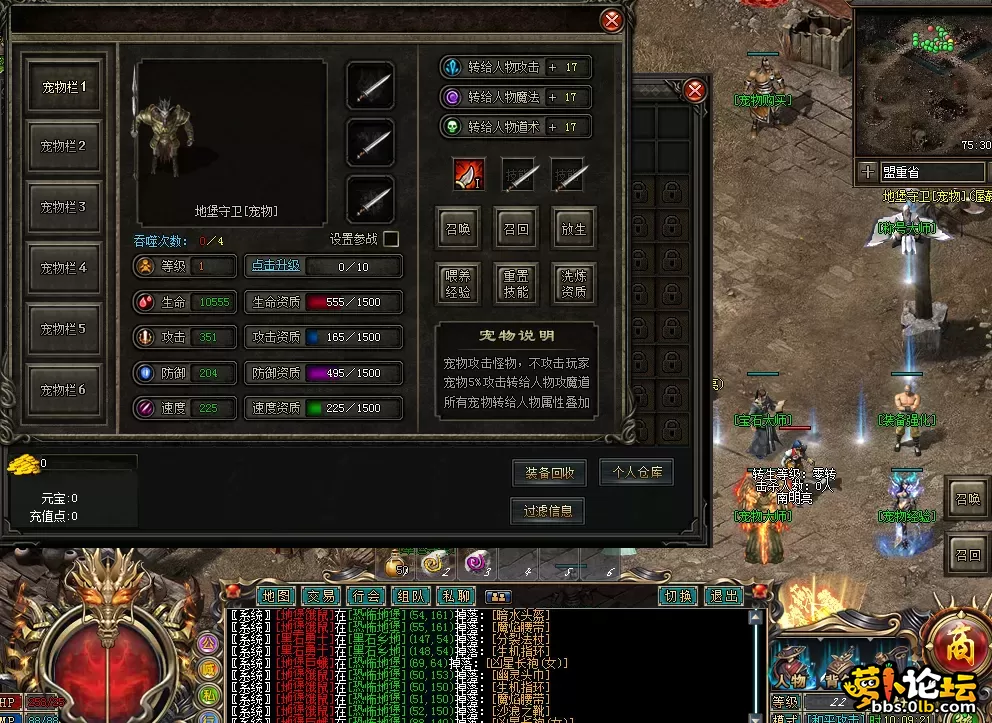Open the 宠物栏6 pet slot tab

point(64,390)
